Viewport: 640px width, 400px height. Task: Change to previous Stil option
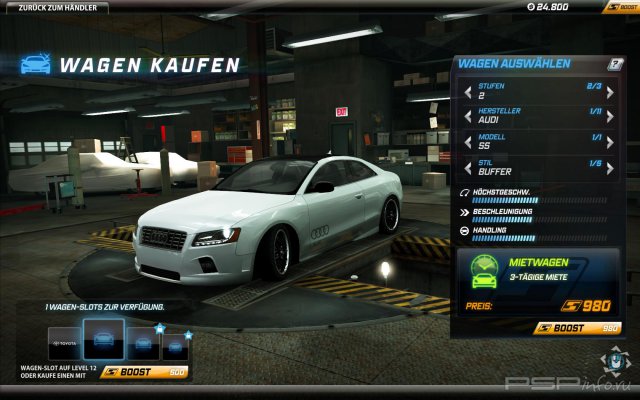click(468, 166)
